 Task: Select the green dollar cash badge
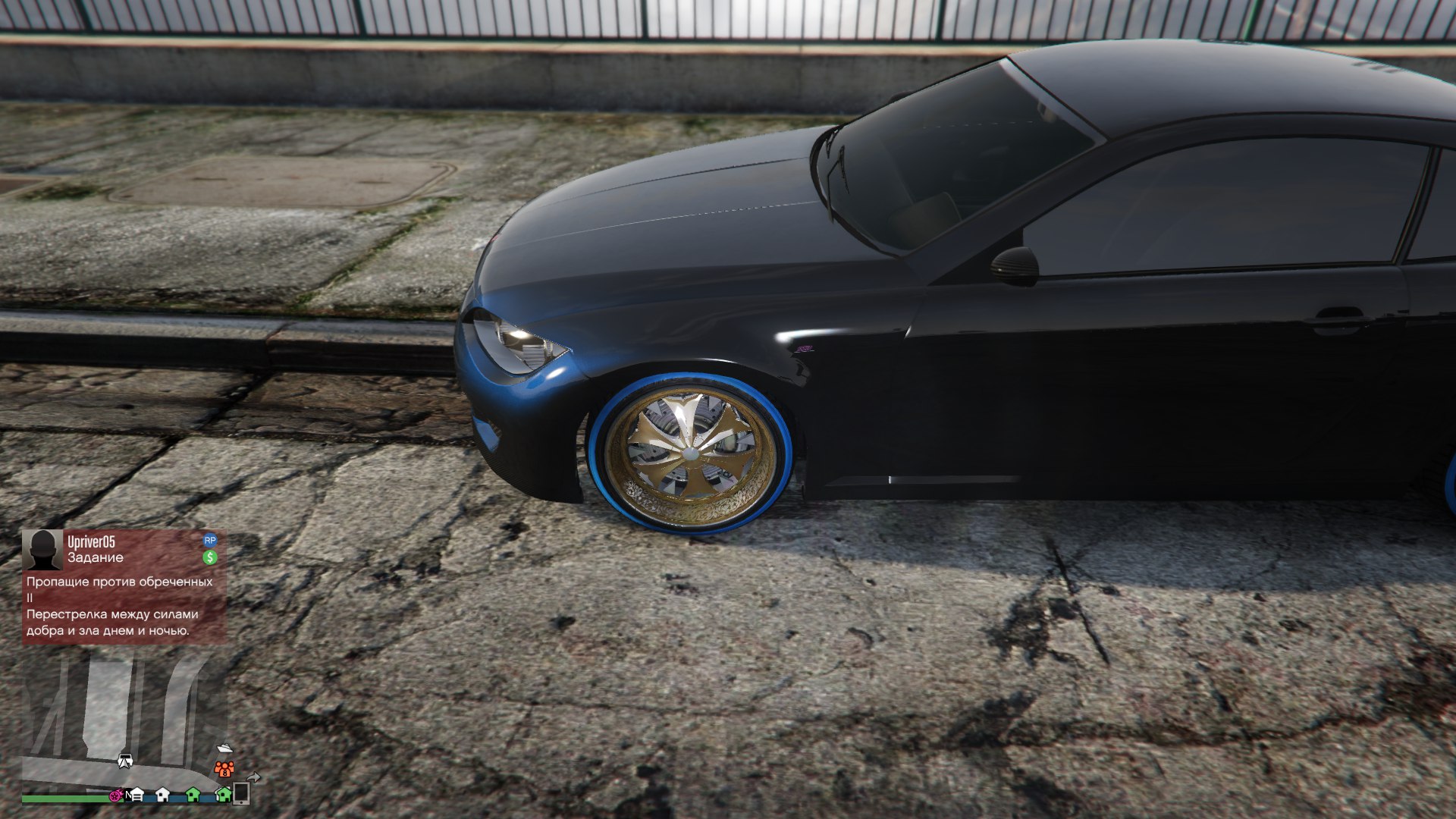click(x=210, y=557)
